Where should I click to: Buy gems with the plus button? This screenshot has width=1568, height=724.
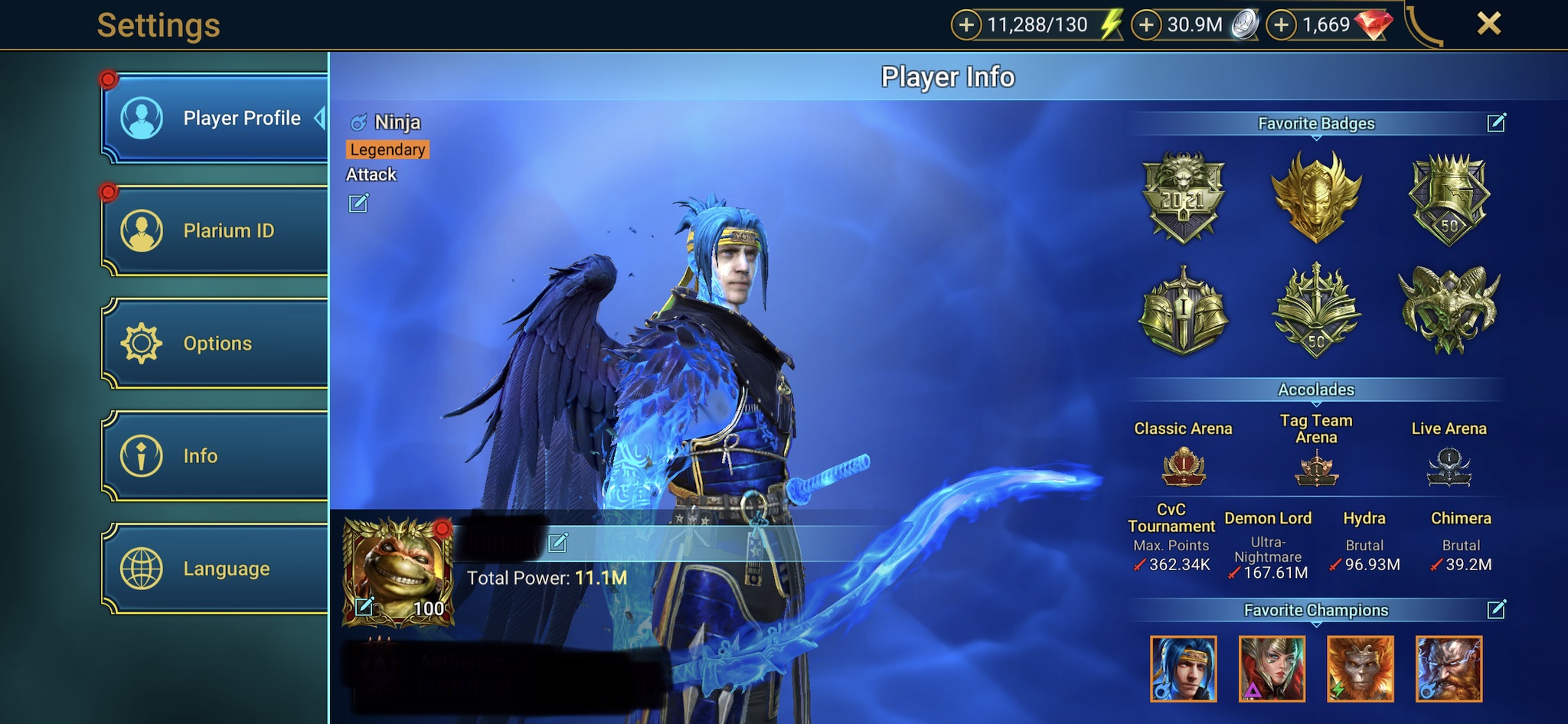click(x=1282, y=25)
